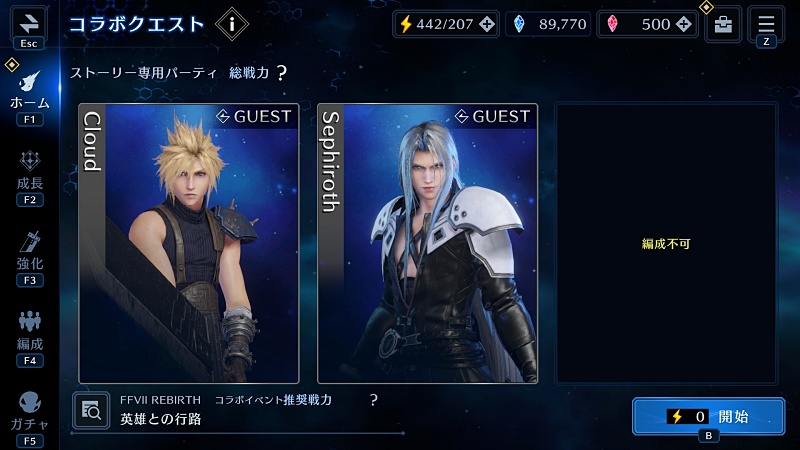The height and width of the screenshot is (450, 800).
Task: Open the toolbox icon in top bar
Action: [722, 25]
